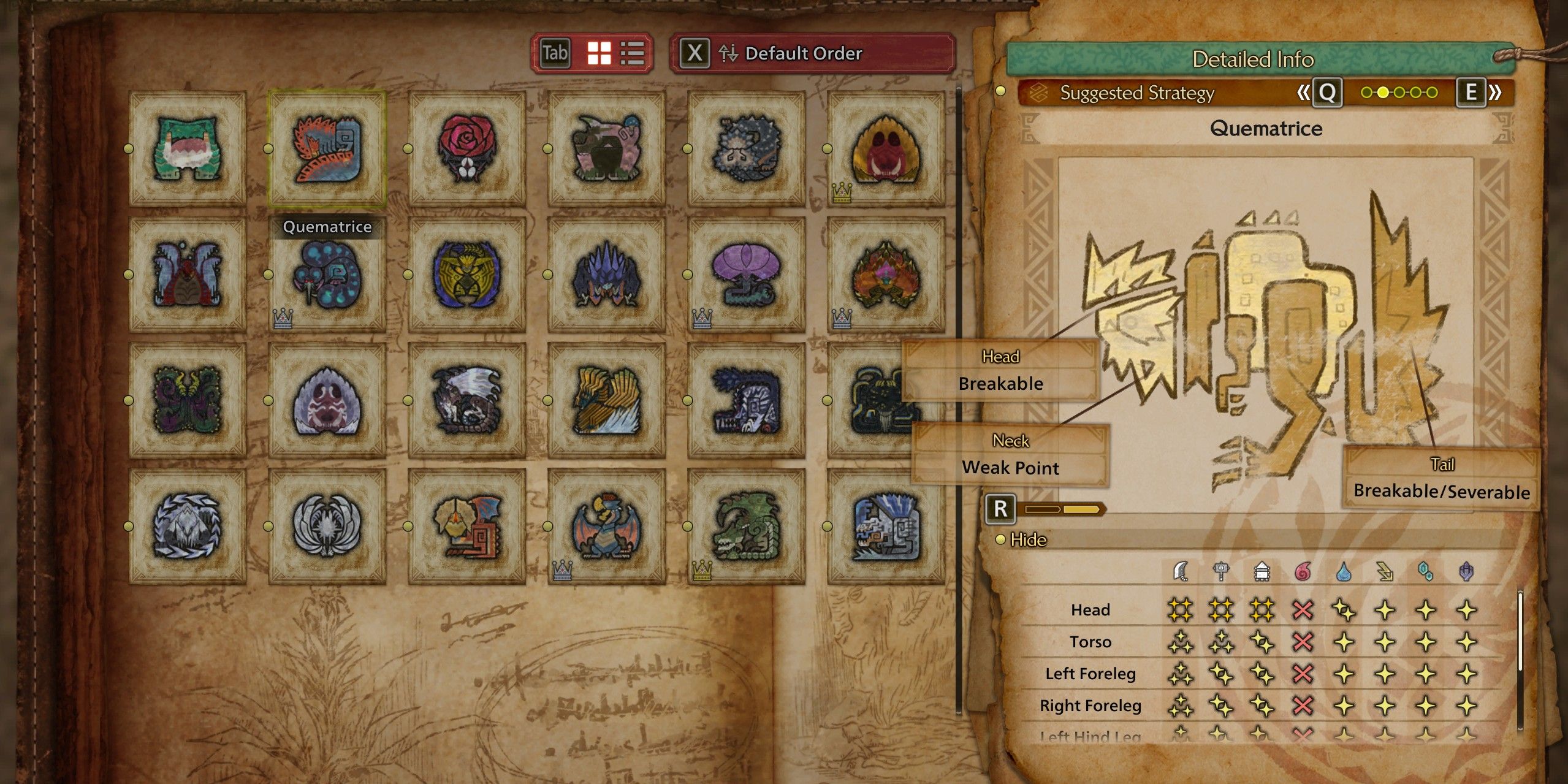Select the third strategy page dot

point(1399,92)
